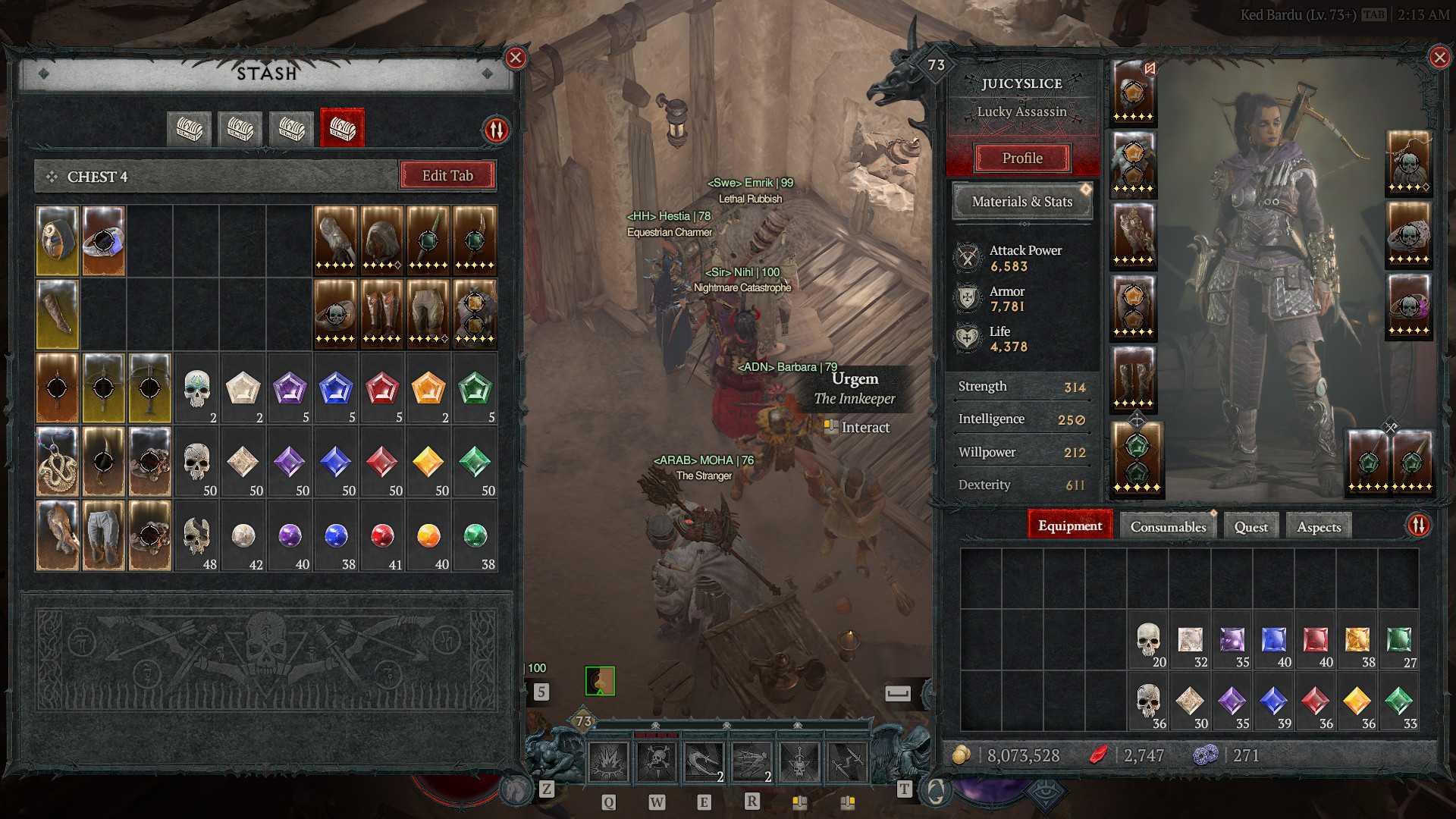Sort the stash with the arrows button

click(x=497, y=130)
